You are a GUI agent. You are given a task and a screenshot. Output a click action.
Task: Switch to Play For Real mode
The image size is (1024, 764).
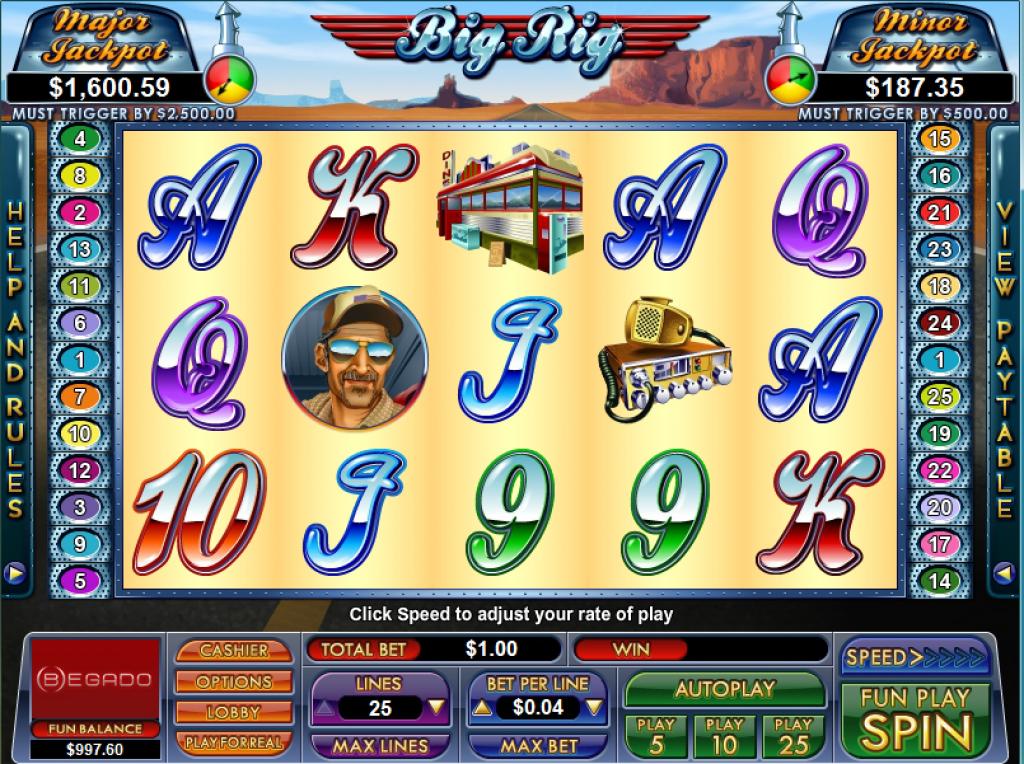pos(234,743)
